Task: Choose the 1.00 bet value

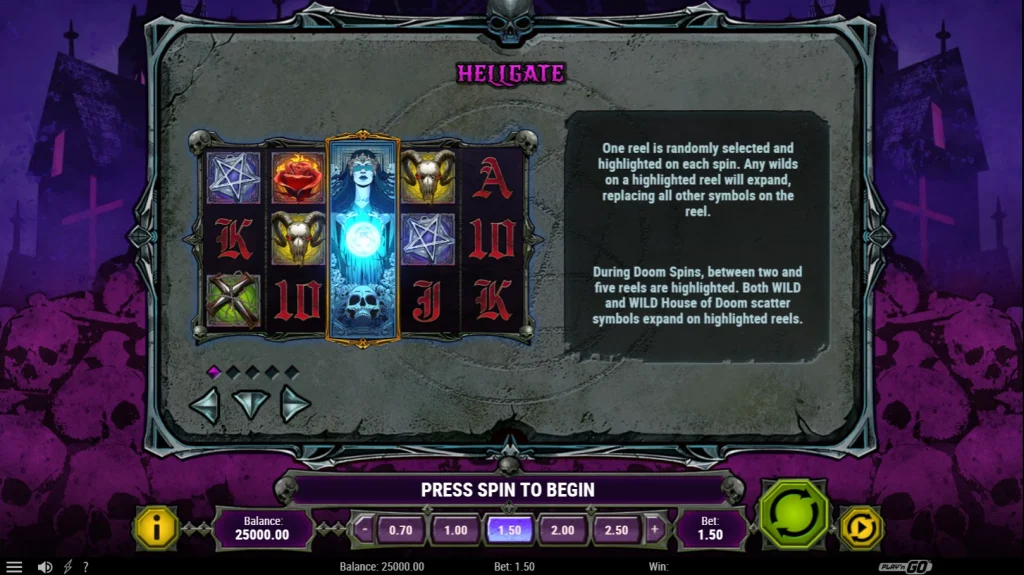Action: coord(455,530)
